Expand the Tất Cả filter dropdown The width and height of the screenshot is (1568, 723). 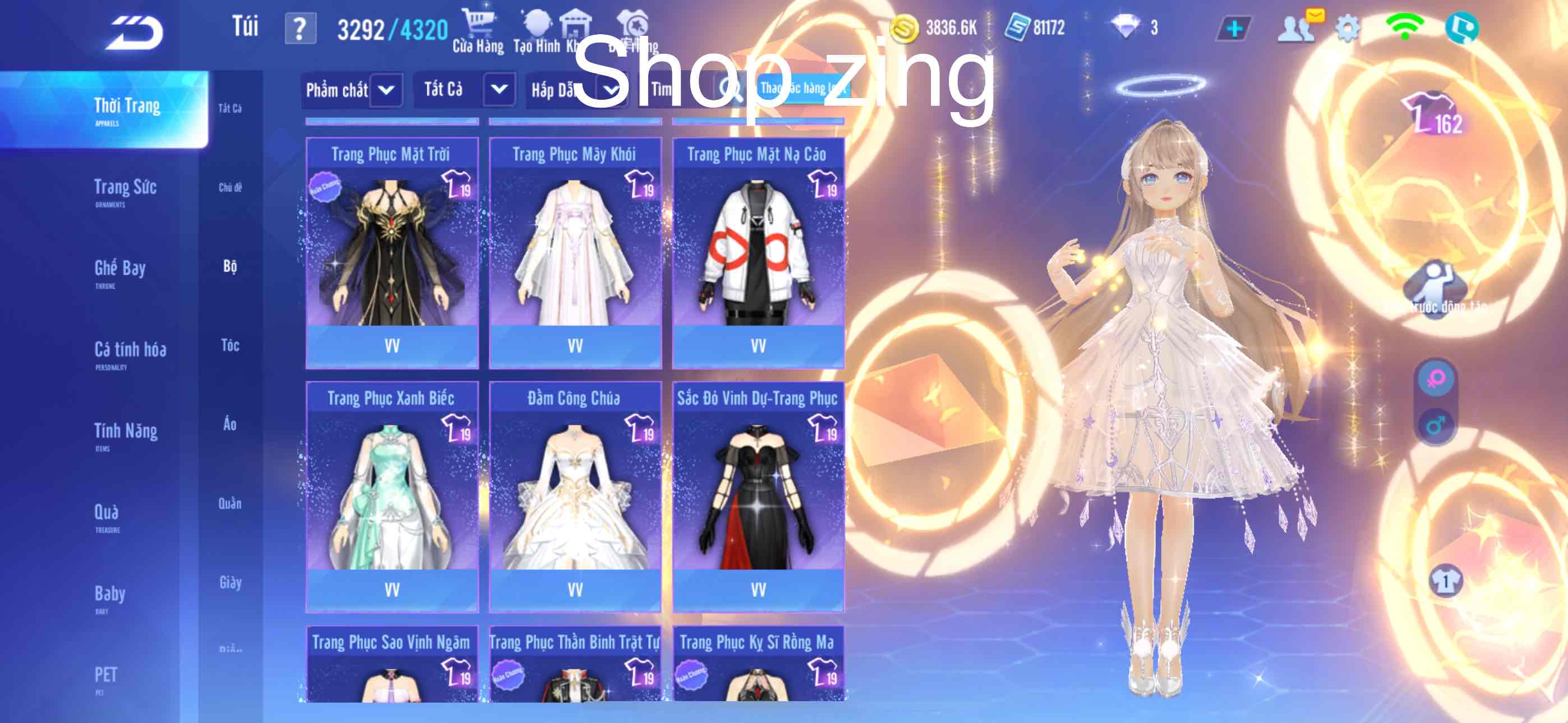pos(499,90)
